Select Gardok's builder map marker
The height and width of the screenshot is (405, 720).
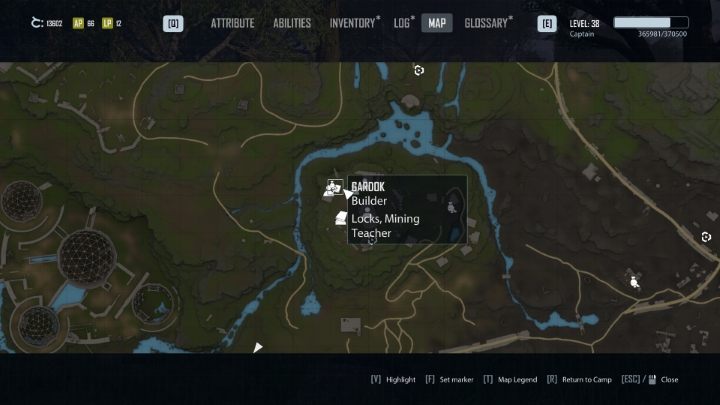click(x=334, y=187)
